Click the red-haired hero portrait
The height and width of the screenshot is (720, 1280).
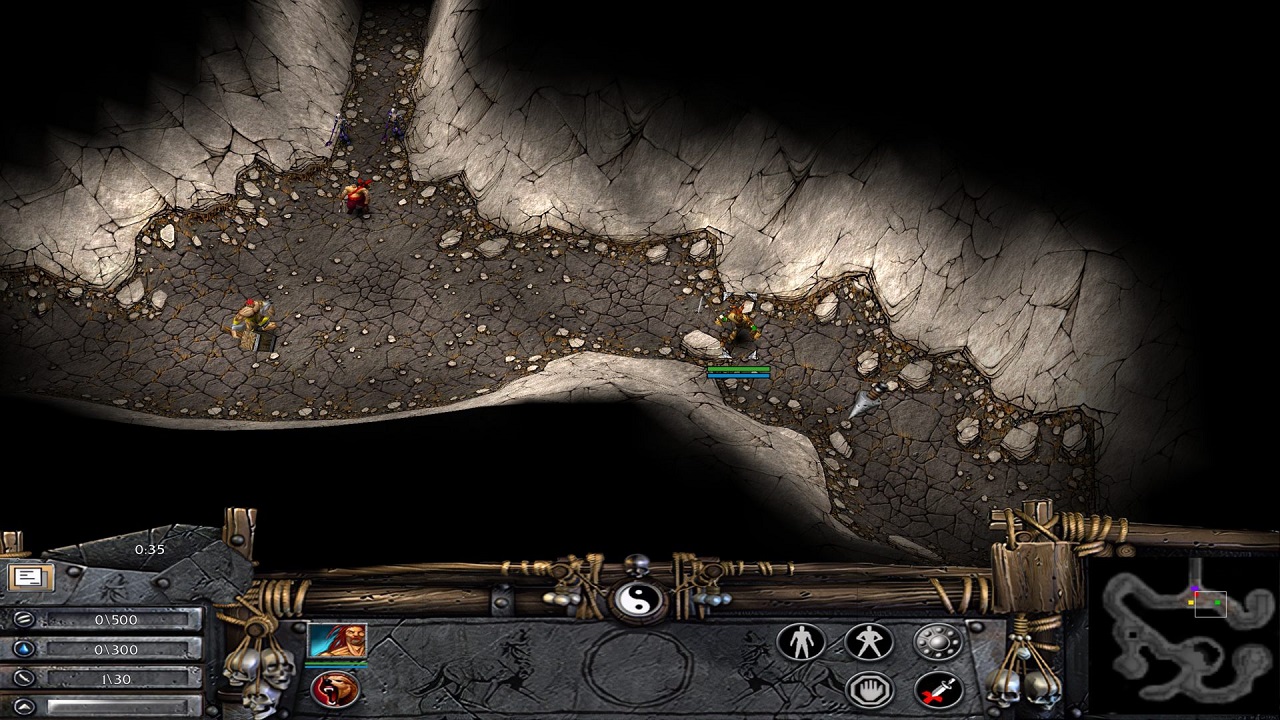pos(336,641)
